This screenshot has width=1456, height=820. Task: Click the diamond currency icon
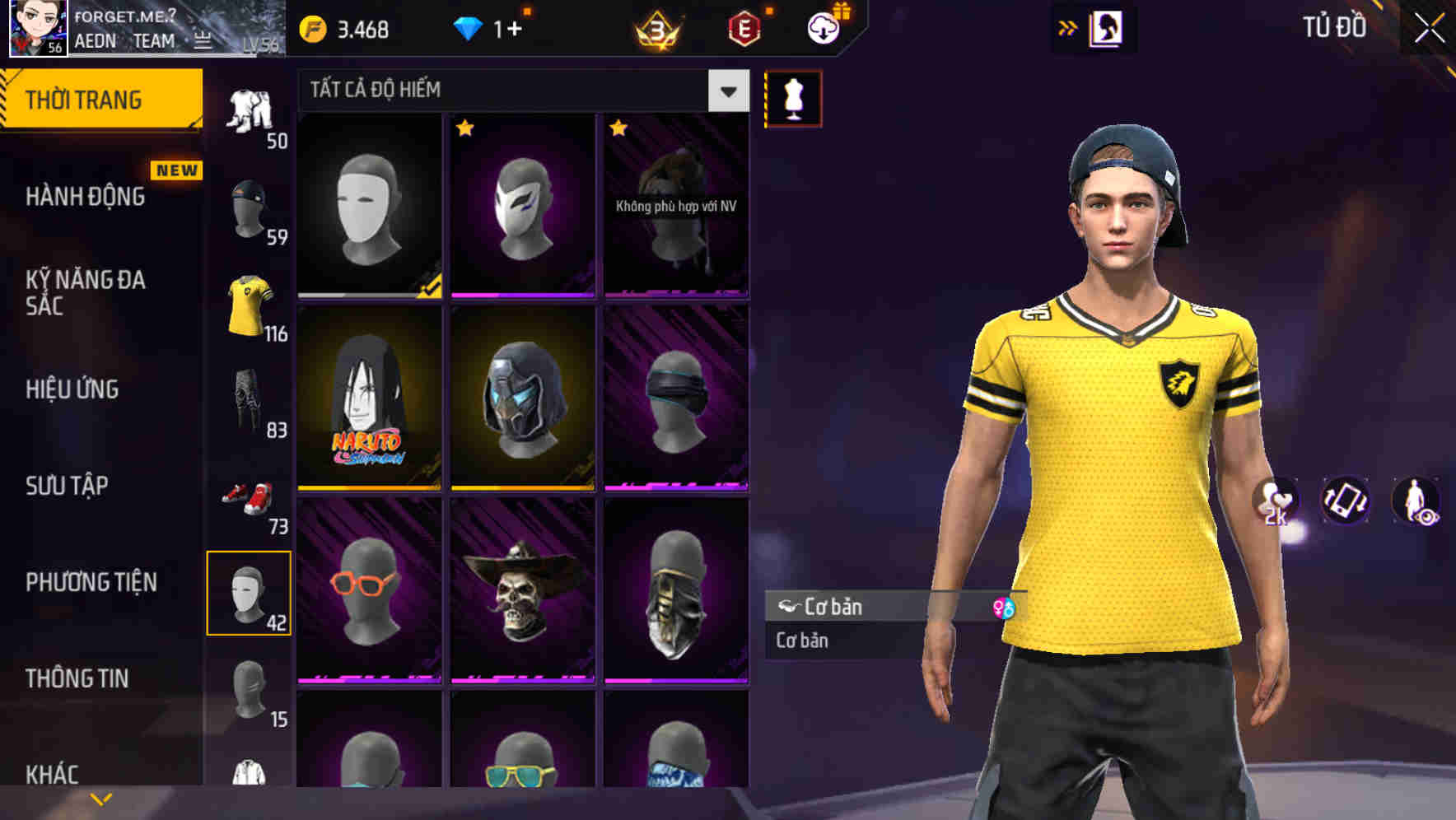pos(469,26)
